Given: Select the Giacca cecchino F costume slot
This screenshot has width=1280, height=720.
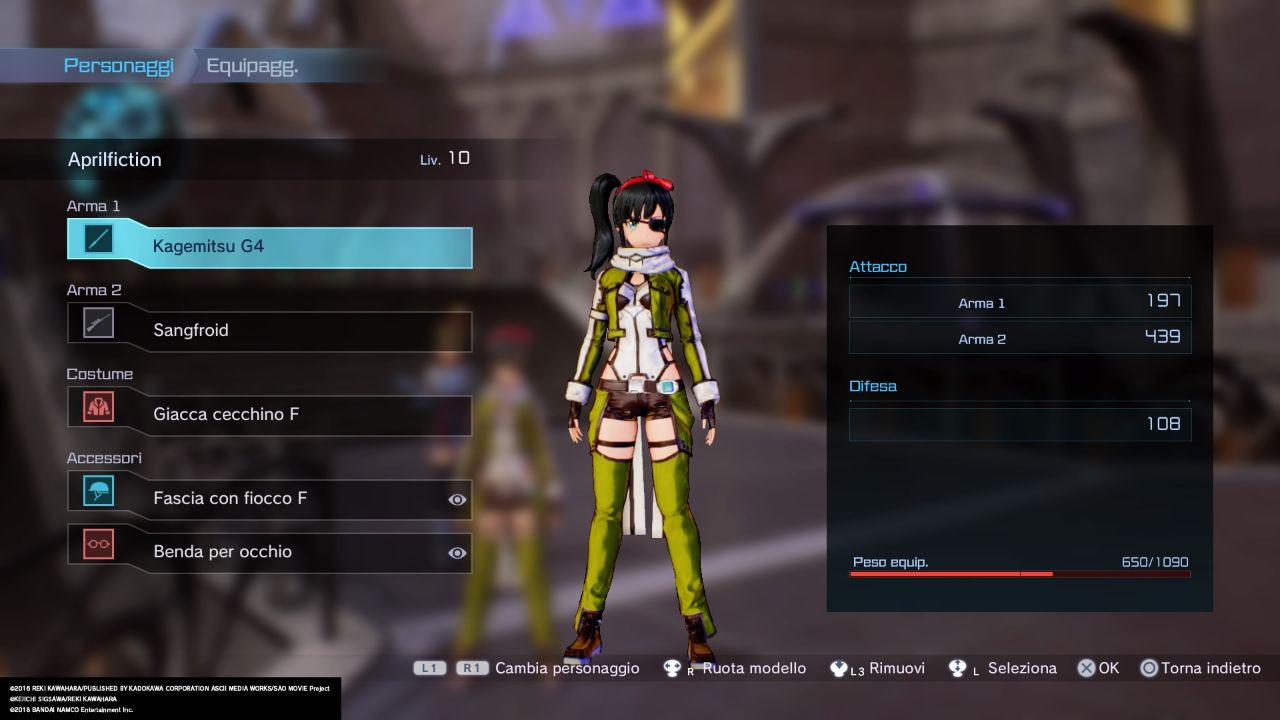Looking at the screenshot, I should click(x=270, y=414).
